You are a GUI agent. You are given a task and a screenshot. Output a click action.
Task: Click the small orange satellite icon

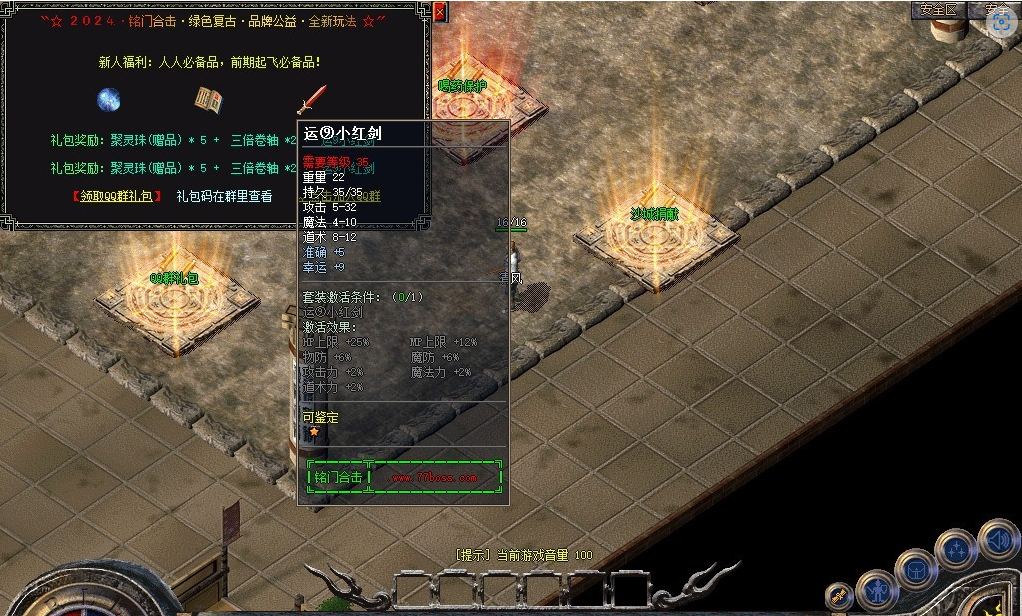(839, 596)
